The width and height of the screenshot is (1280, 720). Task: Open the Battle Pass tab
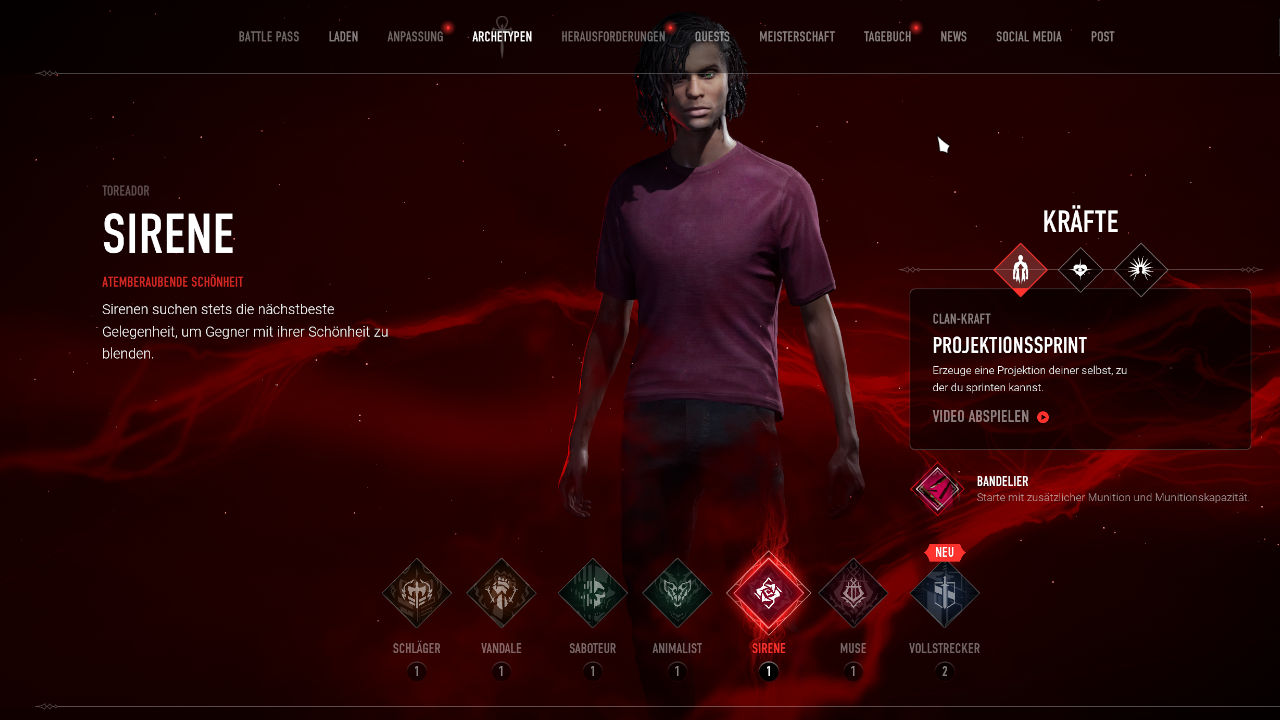[x=268, y=37]
